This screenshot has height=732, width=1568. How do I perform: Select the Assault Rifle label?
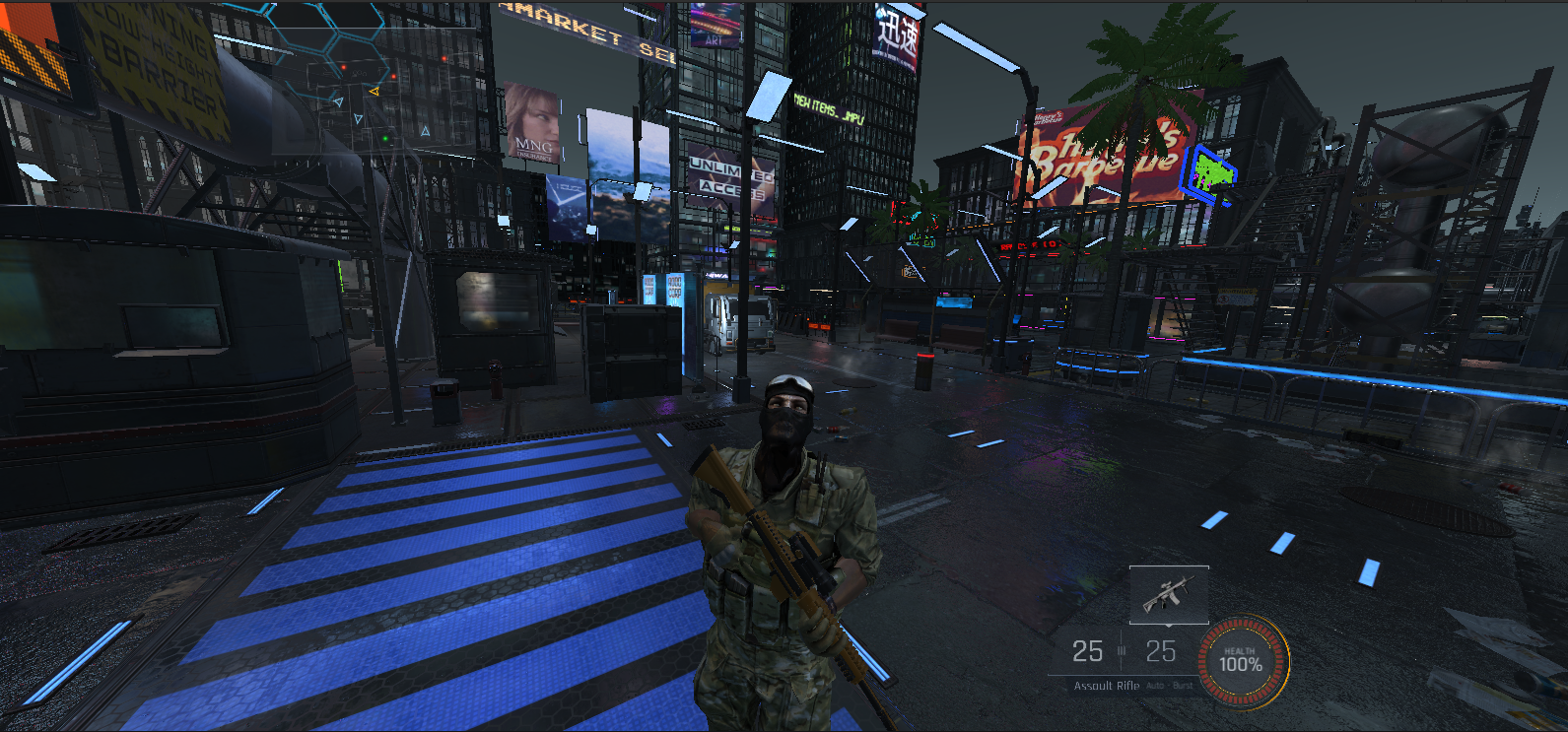click(x=1106, y=685)
